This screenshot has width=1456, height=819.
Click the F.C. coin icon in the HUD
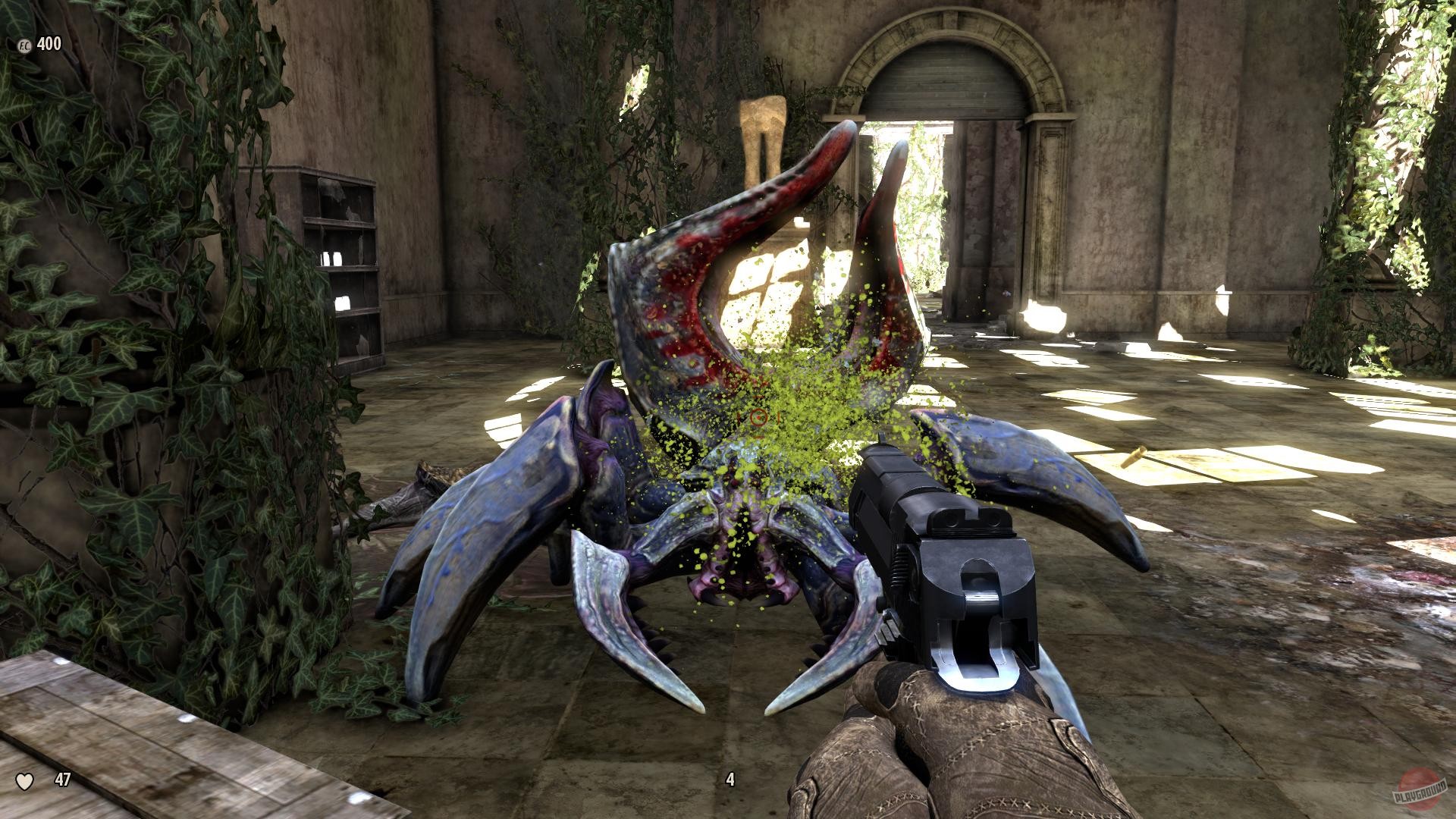23,43
